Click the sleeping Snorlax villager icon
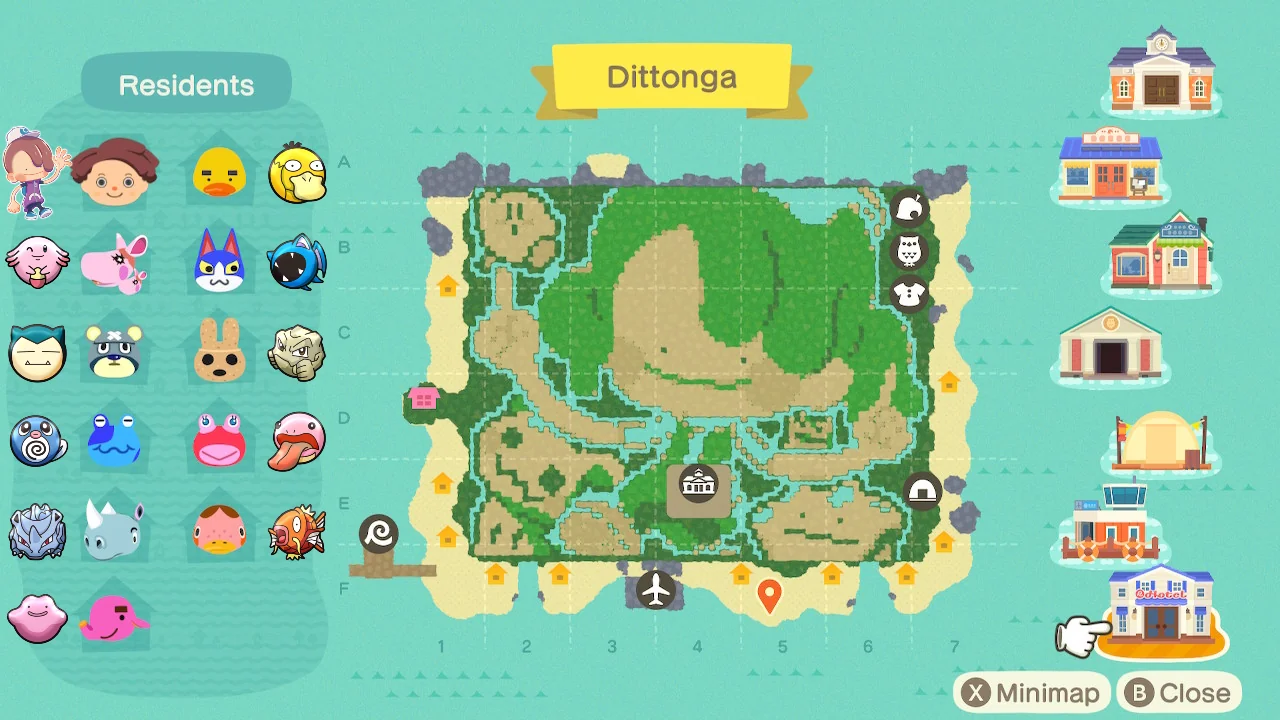 (37, 352)
